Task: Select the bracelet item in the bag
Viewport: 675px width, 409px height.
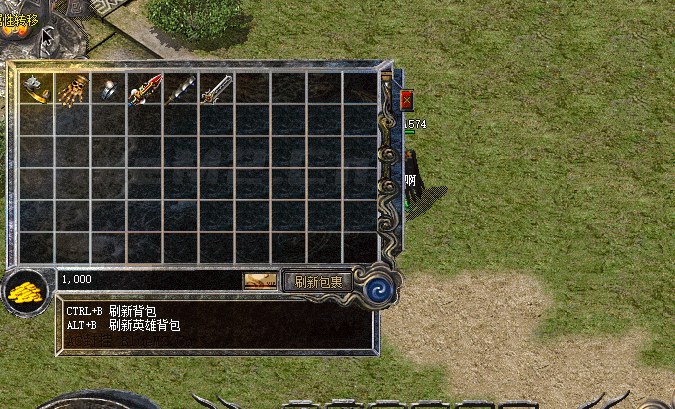Action: [37, 89]
